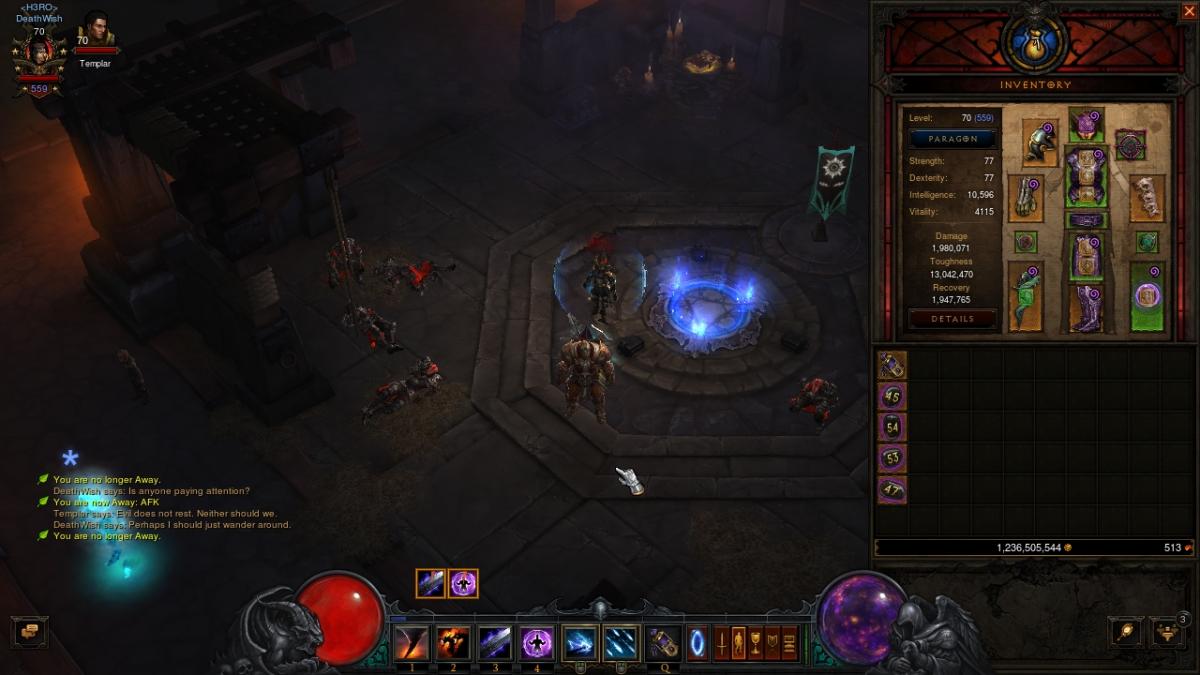Use the fiery skill in slot 2
The image size is (1200, 675).
pyautogui.click(x=453, y=643)
